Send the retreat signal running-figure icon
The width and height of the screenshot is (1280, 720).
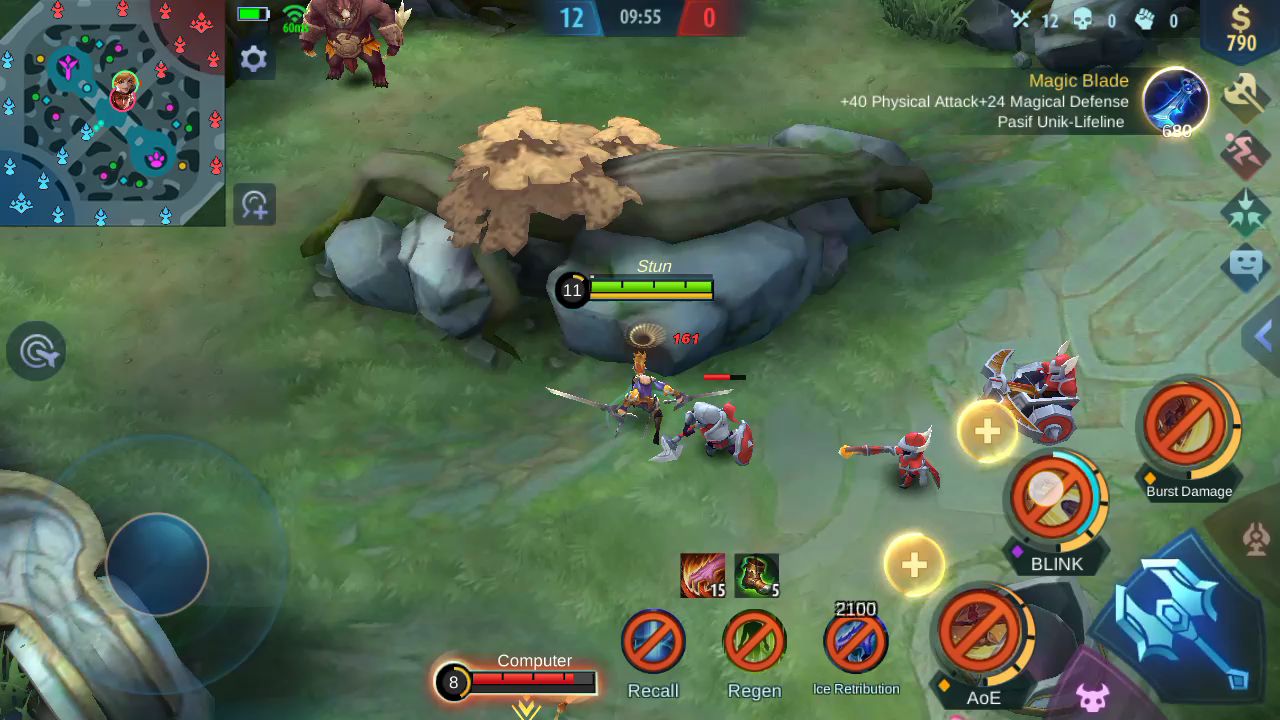1246,153
